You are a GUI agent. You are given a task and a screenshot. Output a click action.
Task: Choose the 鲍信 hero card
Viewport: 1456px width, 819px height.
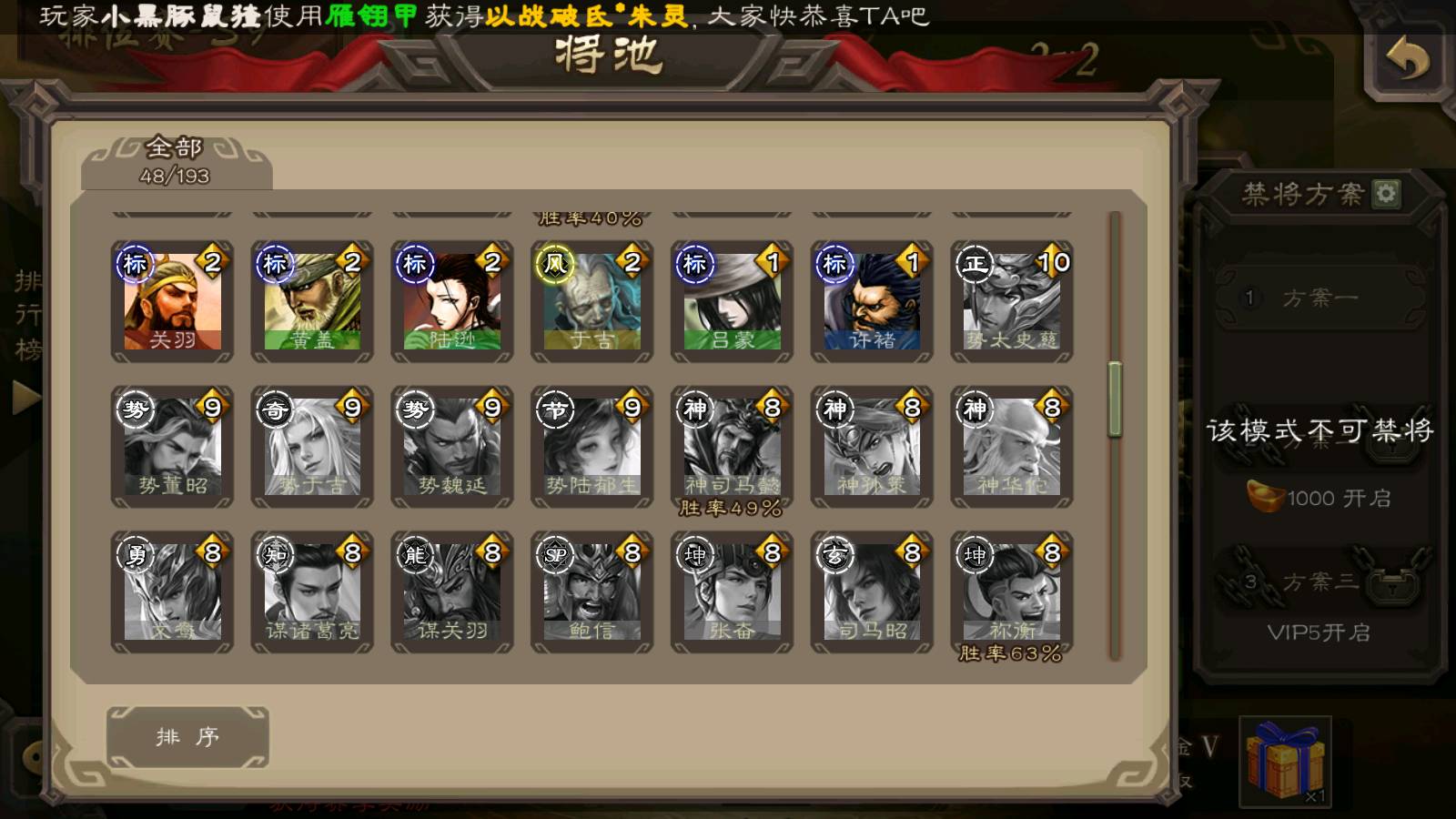pyautogui.click(x=592, y=592)
